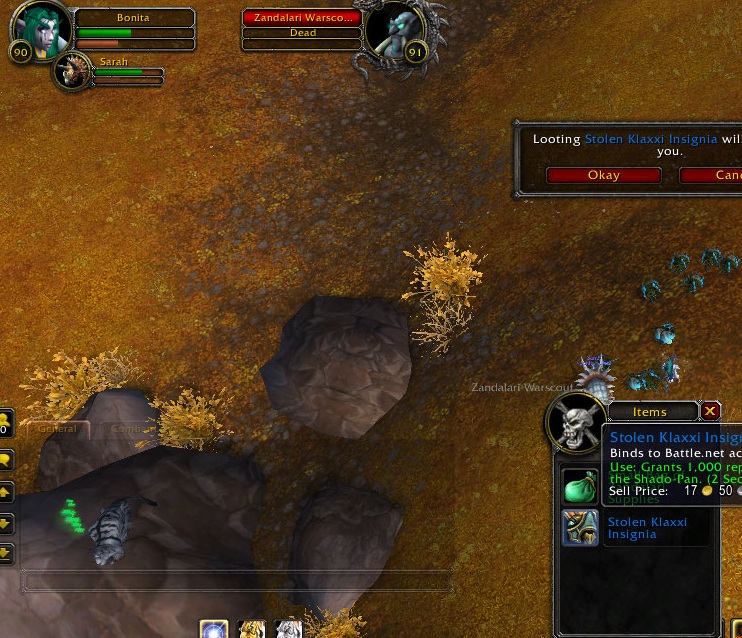Activate the orange tiger ability icon

coord(251,630)
